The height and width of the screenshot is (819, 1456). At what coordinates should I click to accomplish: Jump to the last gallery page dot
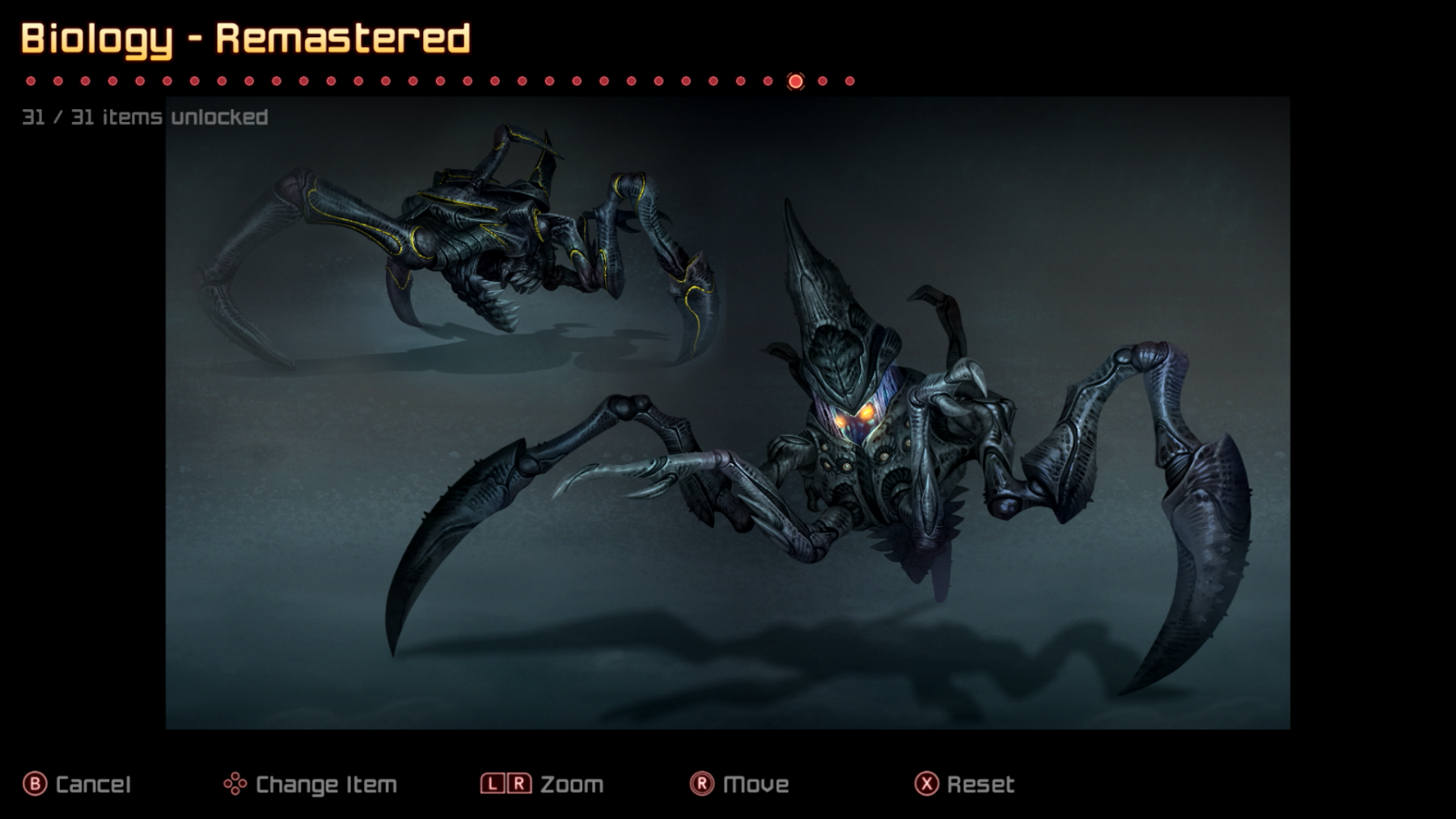click(849, 81)
